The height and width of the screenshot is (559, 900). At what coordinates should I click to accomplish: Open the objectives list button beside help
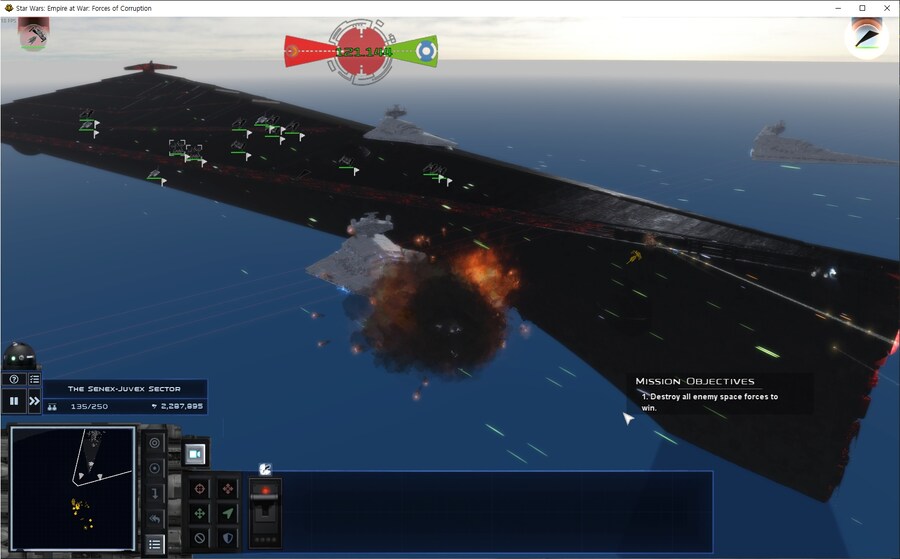tap(34, 379)
